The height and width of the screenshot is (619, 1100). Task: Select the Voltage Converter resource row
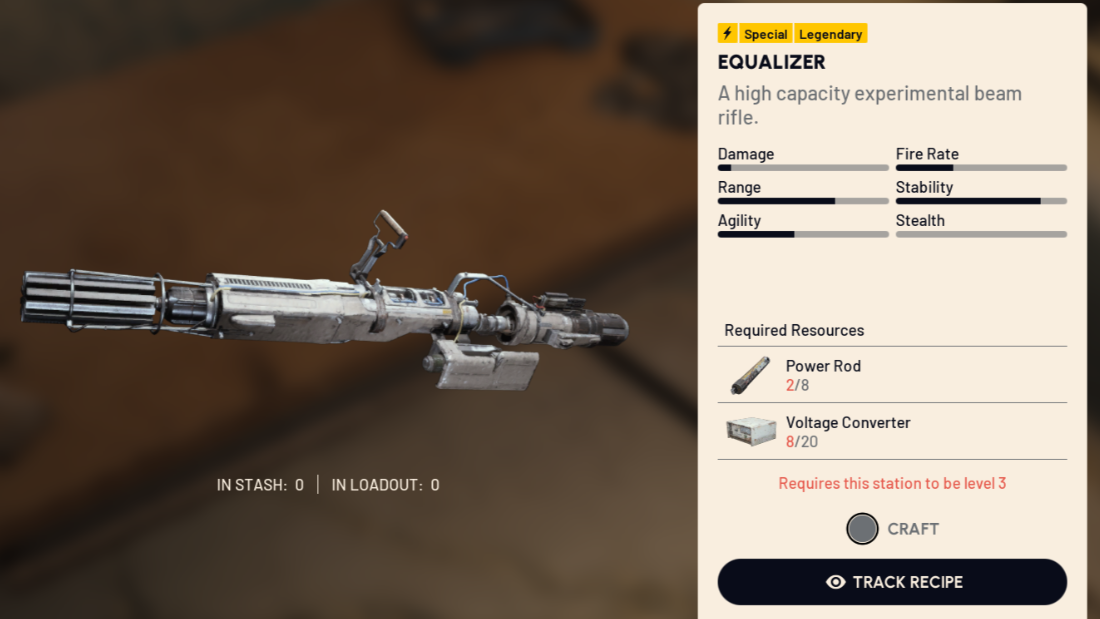(x=892, y=432)
